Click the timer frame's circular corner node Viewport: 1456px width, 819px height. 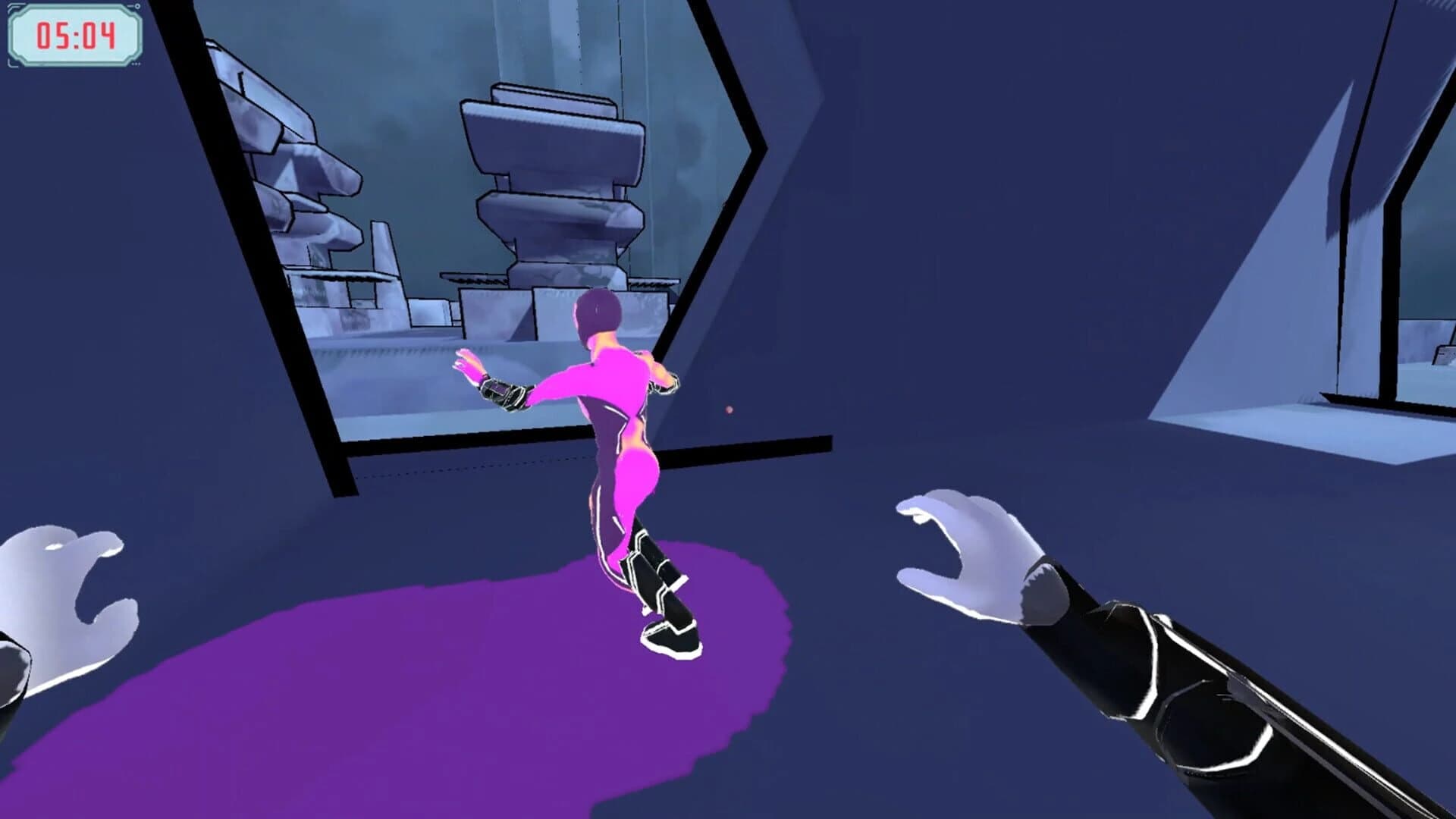[x=137, y=6]
